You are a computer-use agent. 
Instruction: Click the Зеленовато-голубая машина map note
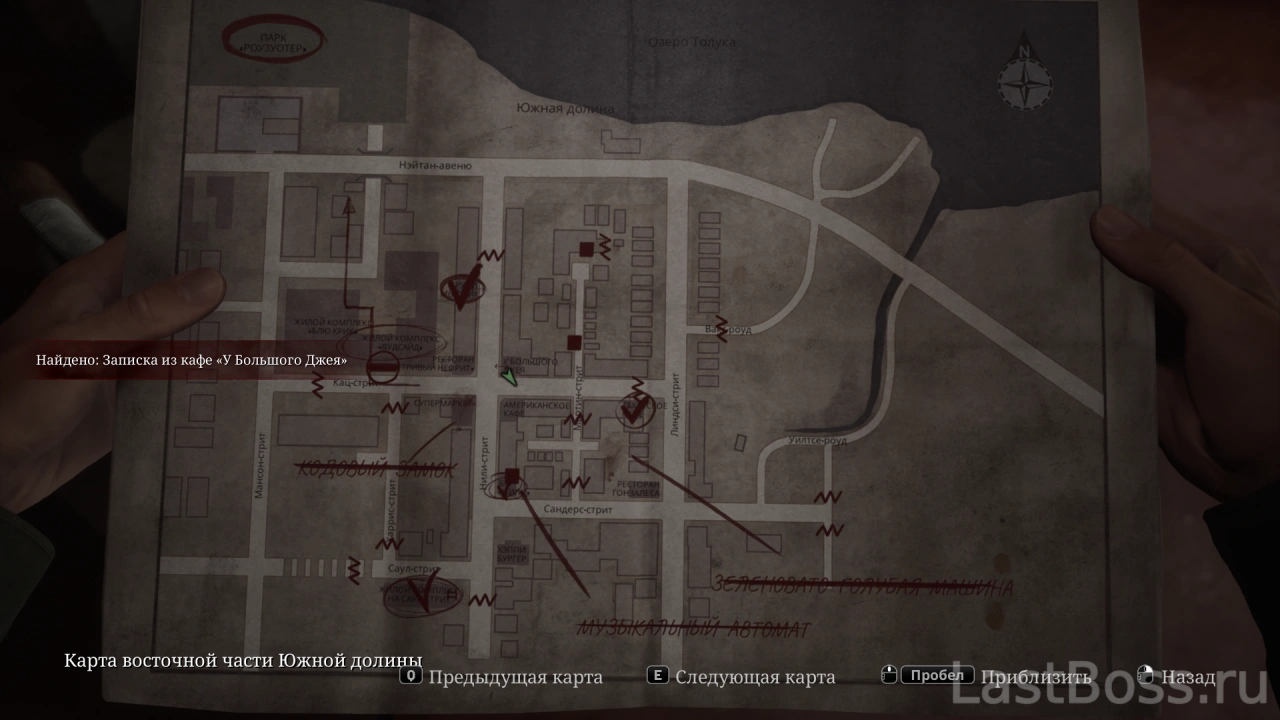click(x=862, y=587)
